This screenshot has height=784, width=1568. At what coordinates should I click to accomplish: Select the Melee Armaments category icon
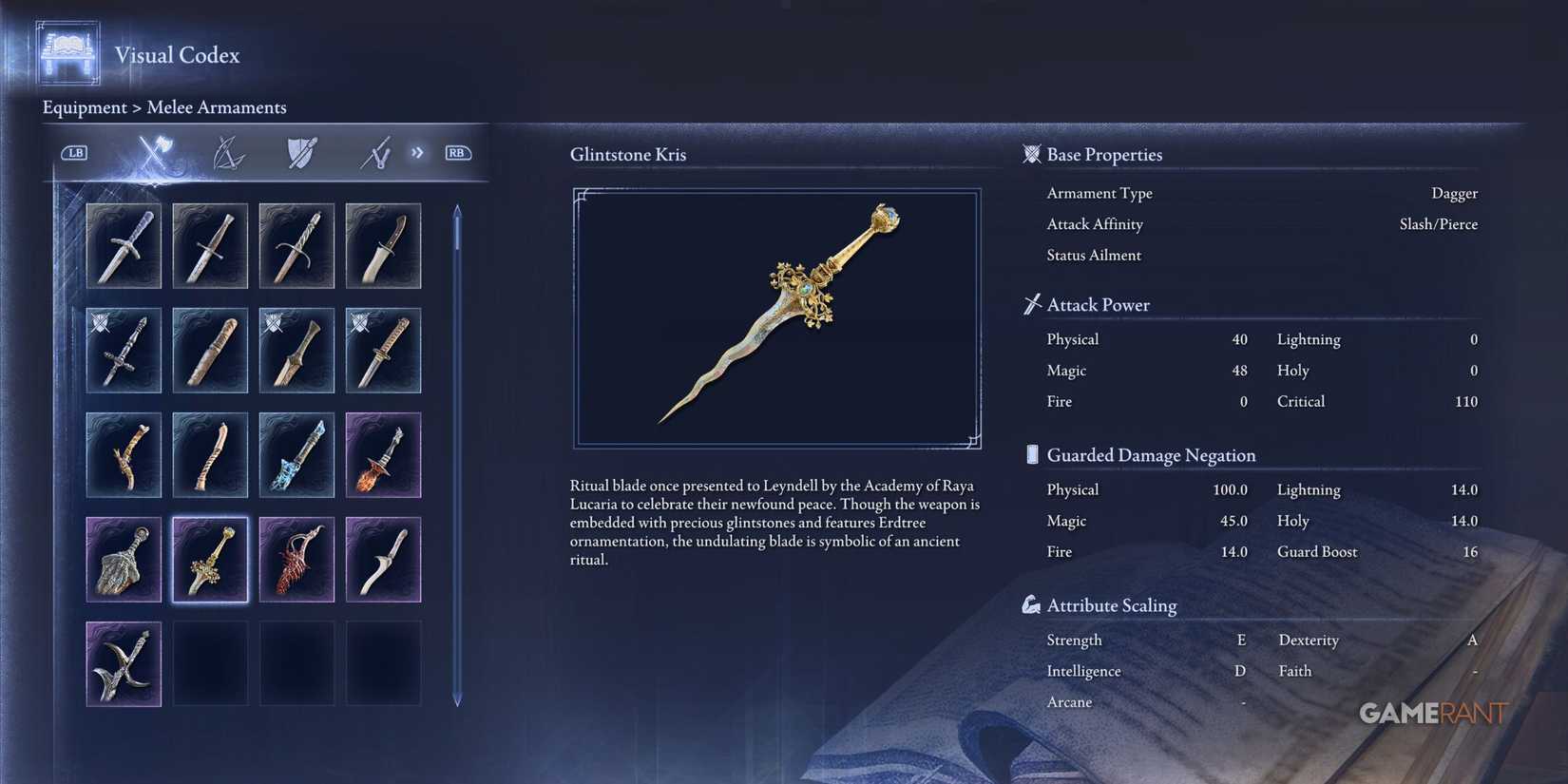click(x=153, y=152)
